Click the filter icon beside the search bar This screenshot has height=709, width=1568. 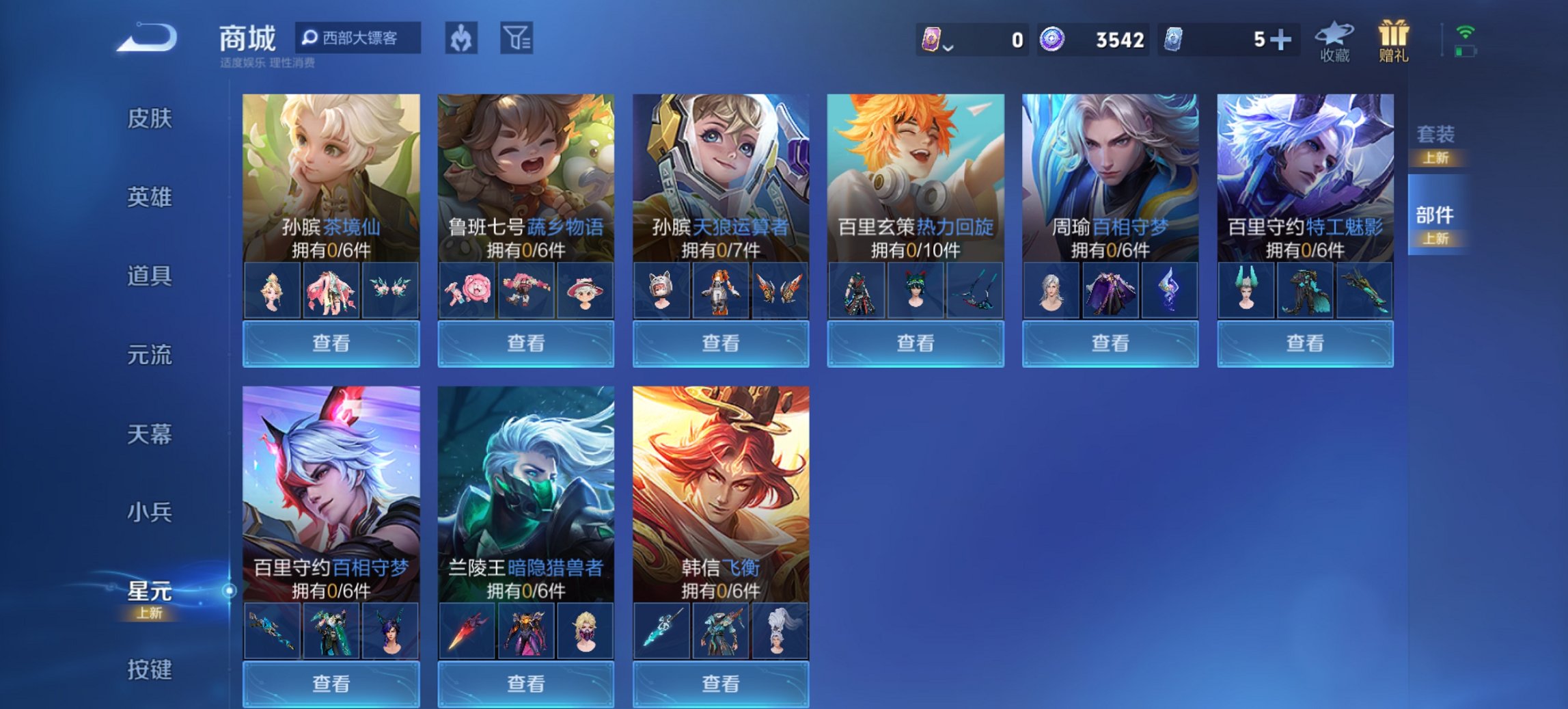[517, 38]
